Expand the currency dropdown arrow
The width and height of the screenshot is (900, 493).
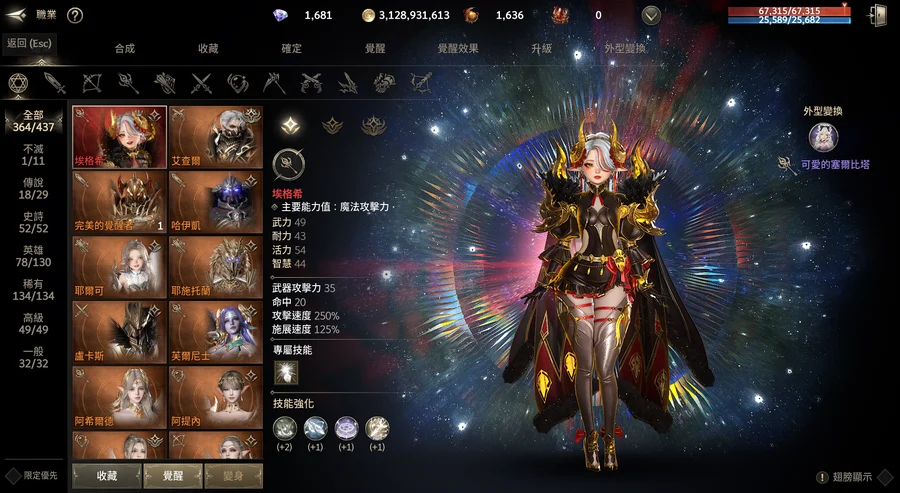(x=651, y=15)
